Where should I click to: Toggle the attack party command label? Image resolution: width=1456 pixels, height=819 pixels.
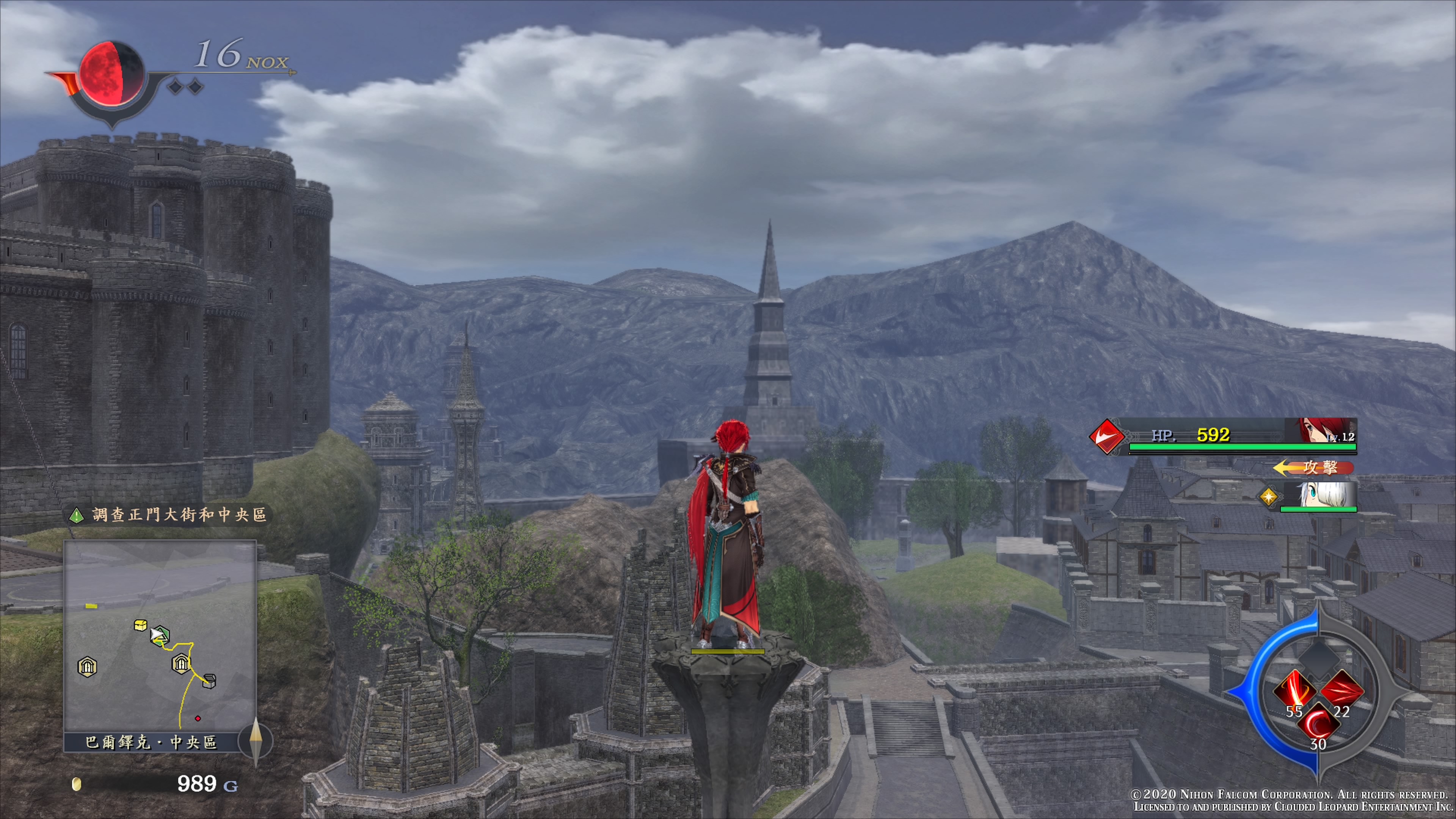click(1314, 468)
